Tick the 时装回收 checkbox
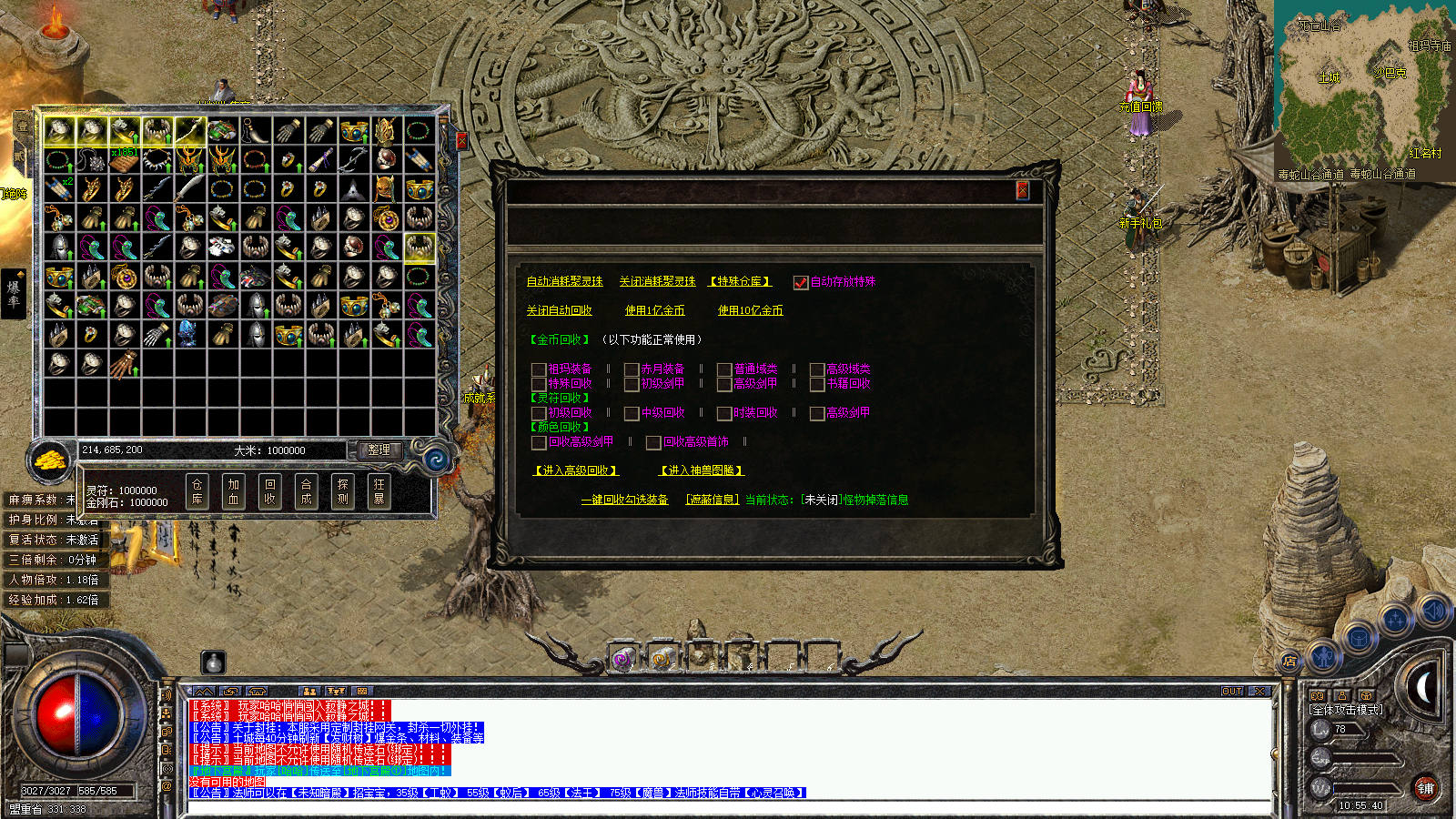The width and height of the screenshot is (1456, 819). click(x=724, y=413)
